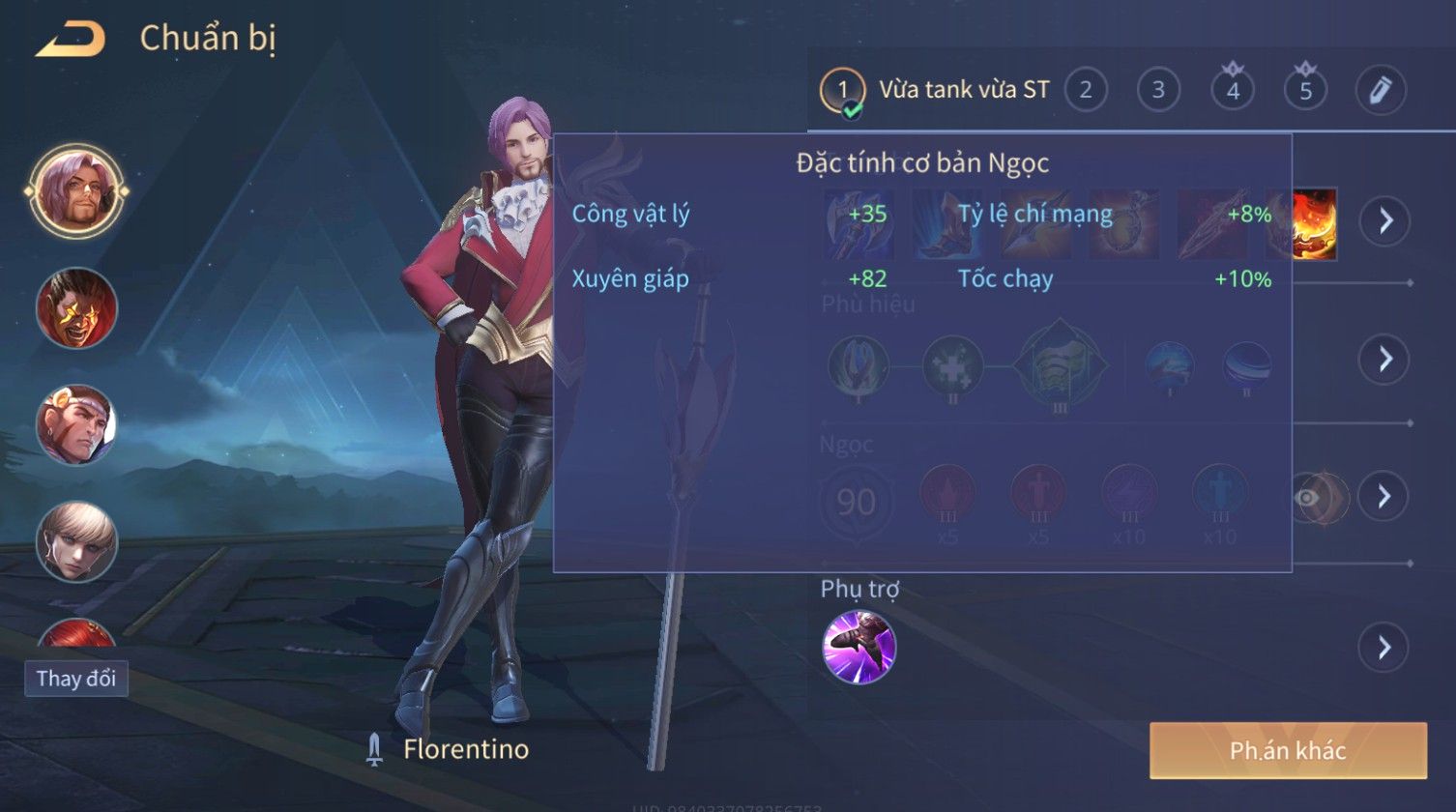1456x812 pixels.
Task: Open the equipment build details arrow
Action: pos(1385,221)
